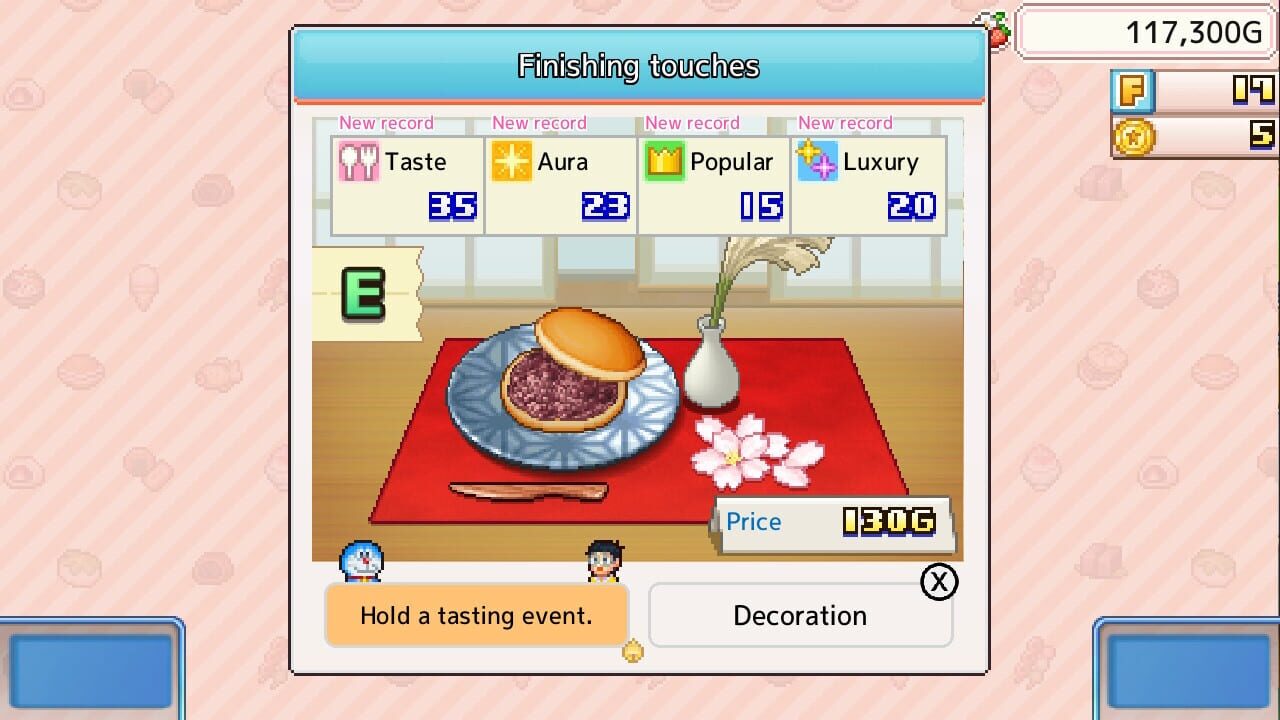Viewport: 1280px width, 720px height.
Task: Click the Finishing touches title bar
Action: pos(638,67)
